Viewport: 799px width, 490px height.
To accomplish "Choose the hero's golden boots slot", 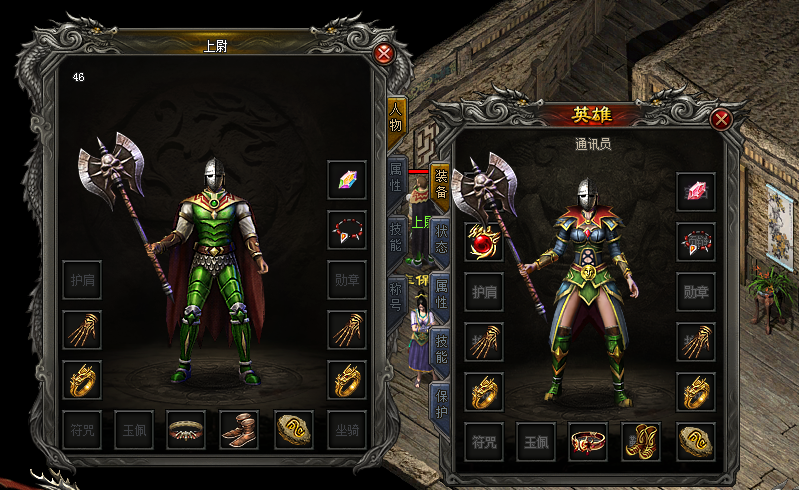I will click(642, 441).
